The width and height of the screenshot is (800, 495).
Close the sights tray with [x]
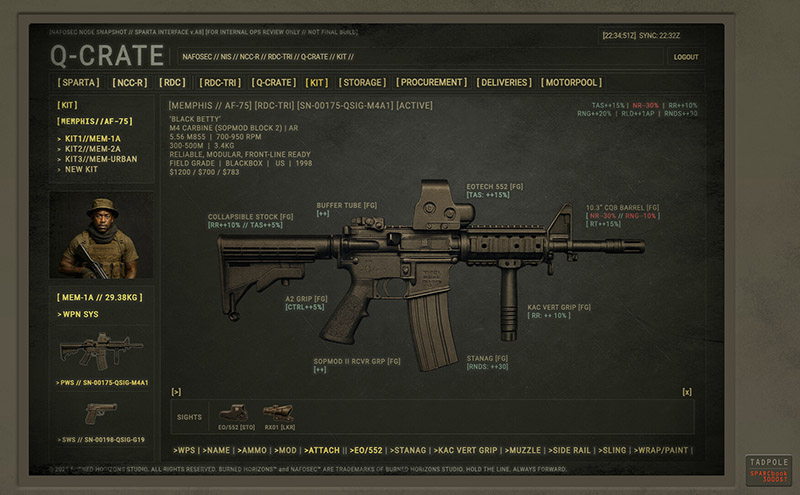tap(687, 392)
